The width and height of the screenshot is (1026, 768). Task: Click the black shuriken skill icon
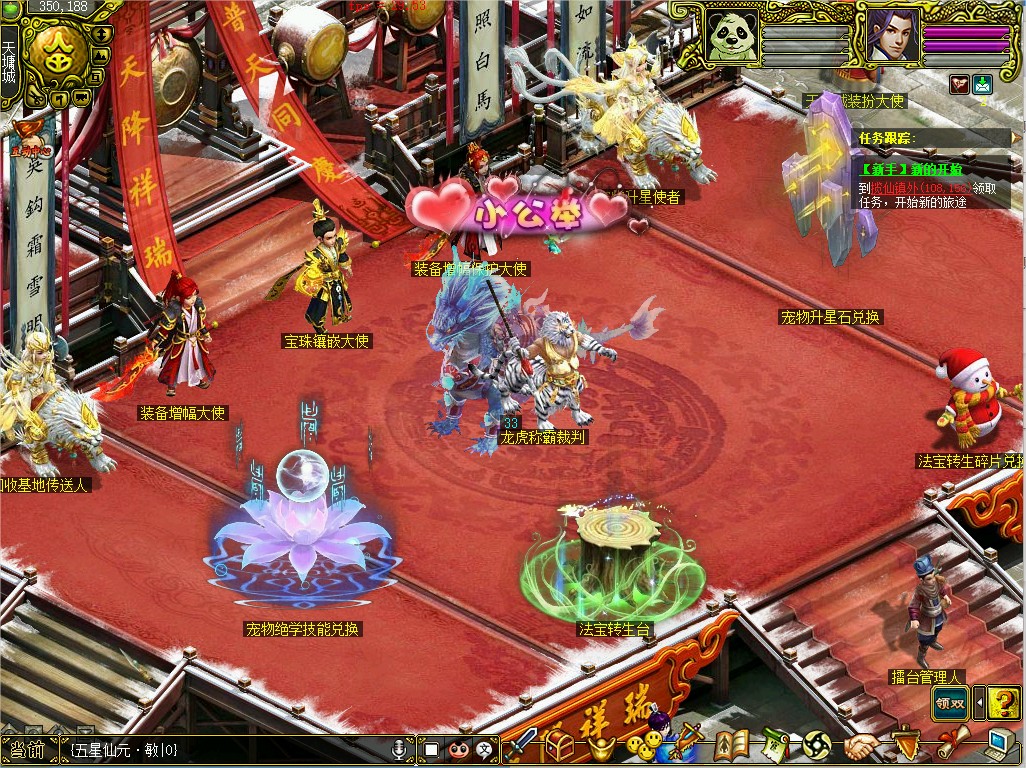[816, 746]
